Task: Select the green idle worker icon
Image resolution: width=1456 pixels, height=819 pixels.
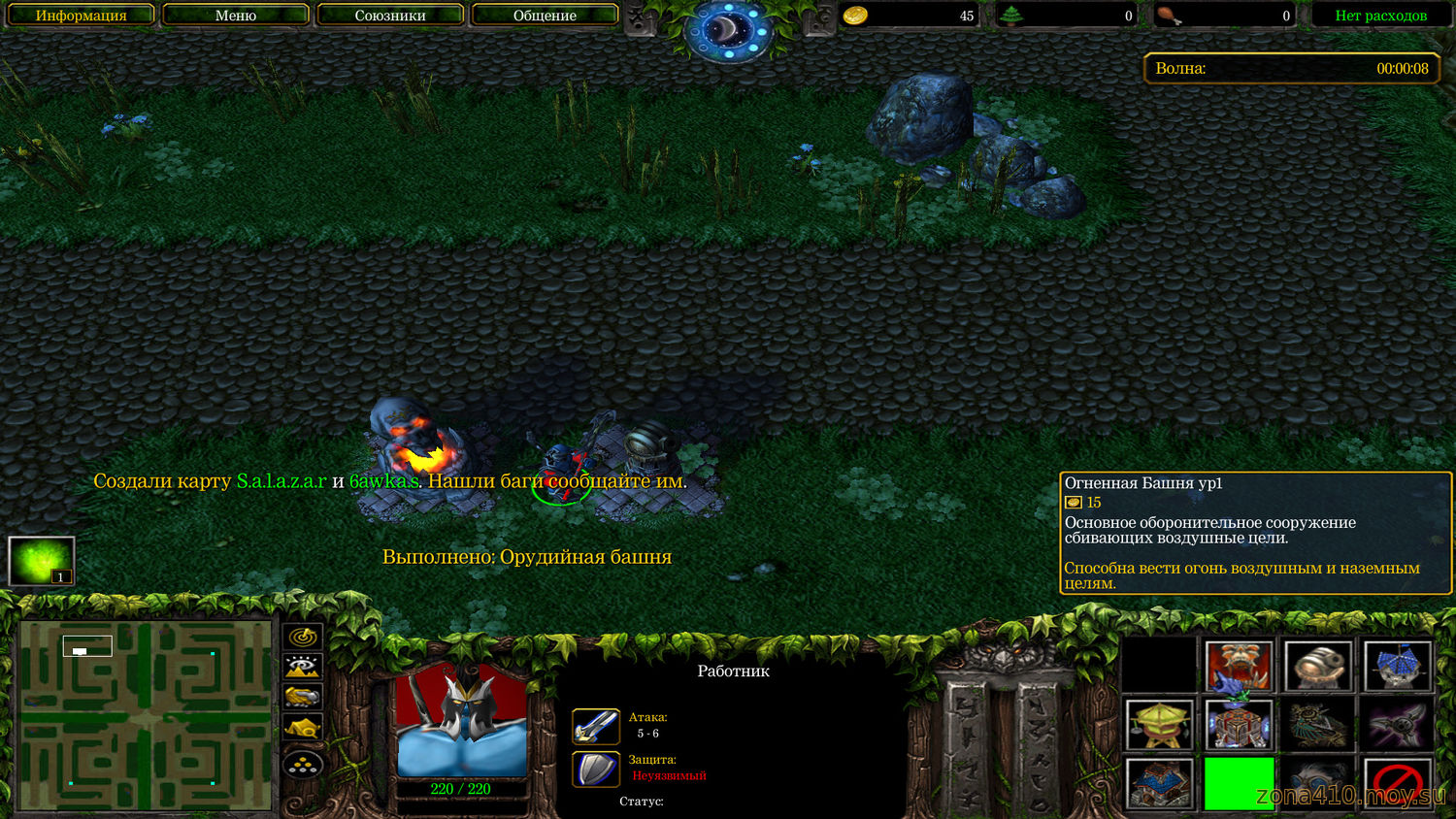Action: pos(42,562)
